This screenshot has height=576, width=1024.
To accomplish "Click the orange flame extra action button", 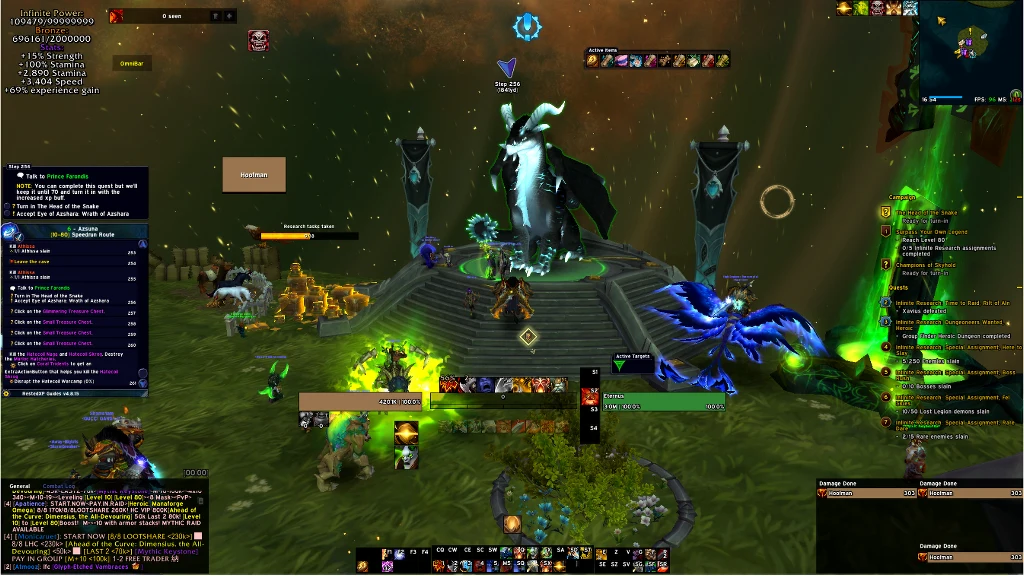I will (x=512, y=524).
